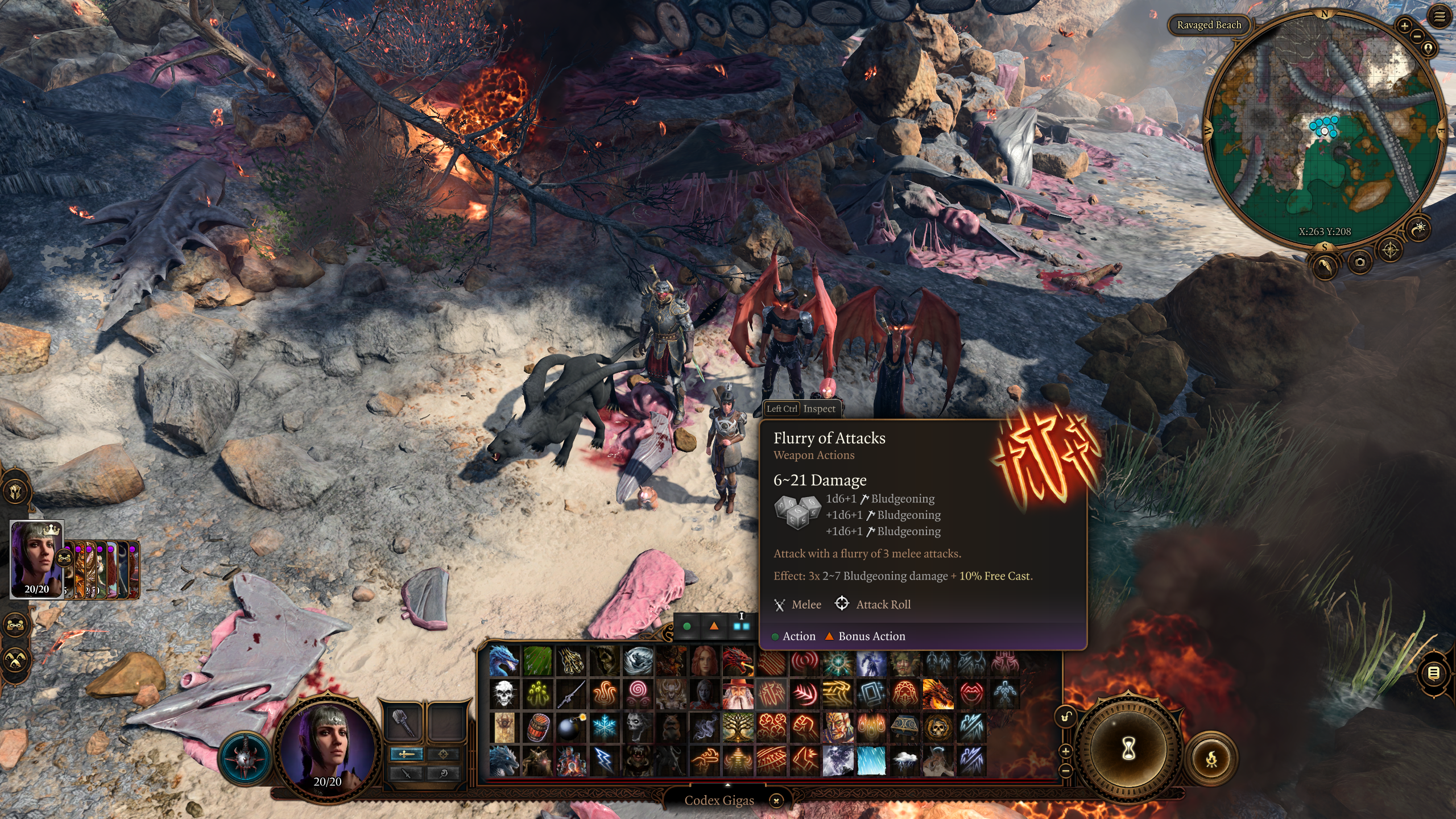Click the end turn hourglass button
Viewport: 1456px width, 819px height.
click(1128, 749)
